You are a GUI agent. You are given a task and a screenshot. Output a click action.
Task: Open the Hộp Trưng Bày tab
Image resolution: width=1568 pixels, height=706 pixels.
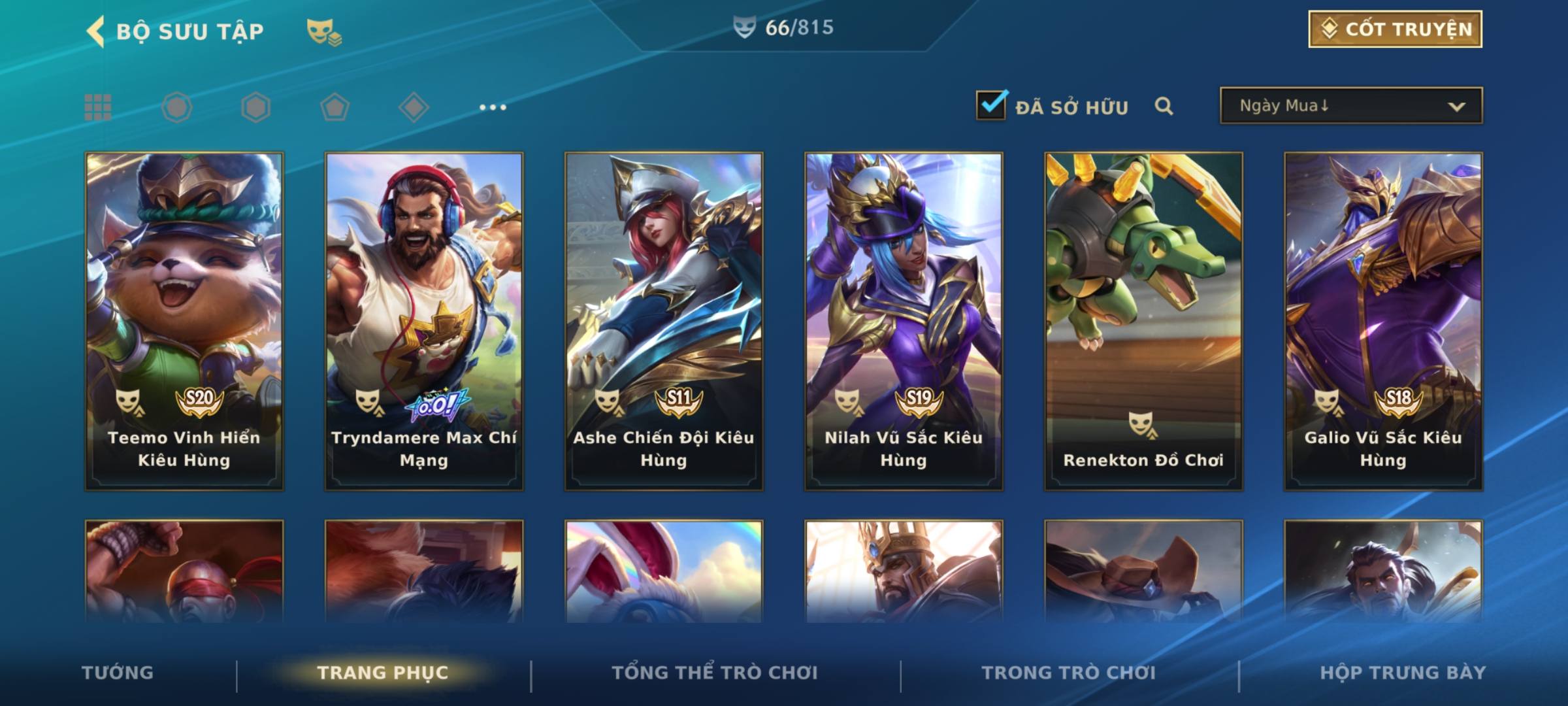pyautogui.click(x=1403, y=673)
